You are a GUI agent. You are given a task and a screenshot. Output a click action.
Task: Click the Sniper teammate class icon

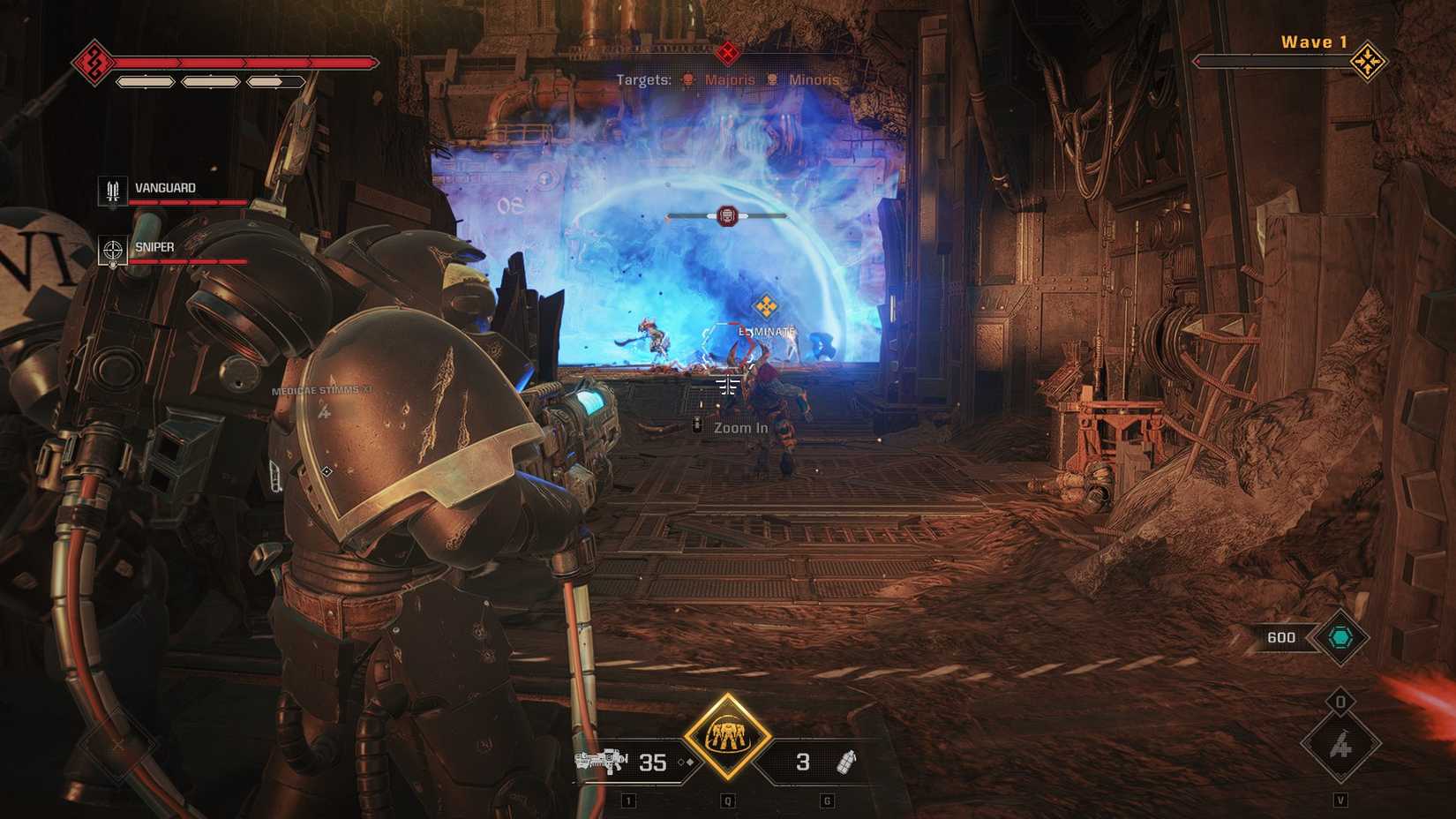click(x=112, y=250)
